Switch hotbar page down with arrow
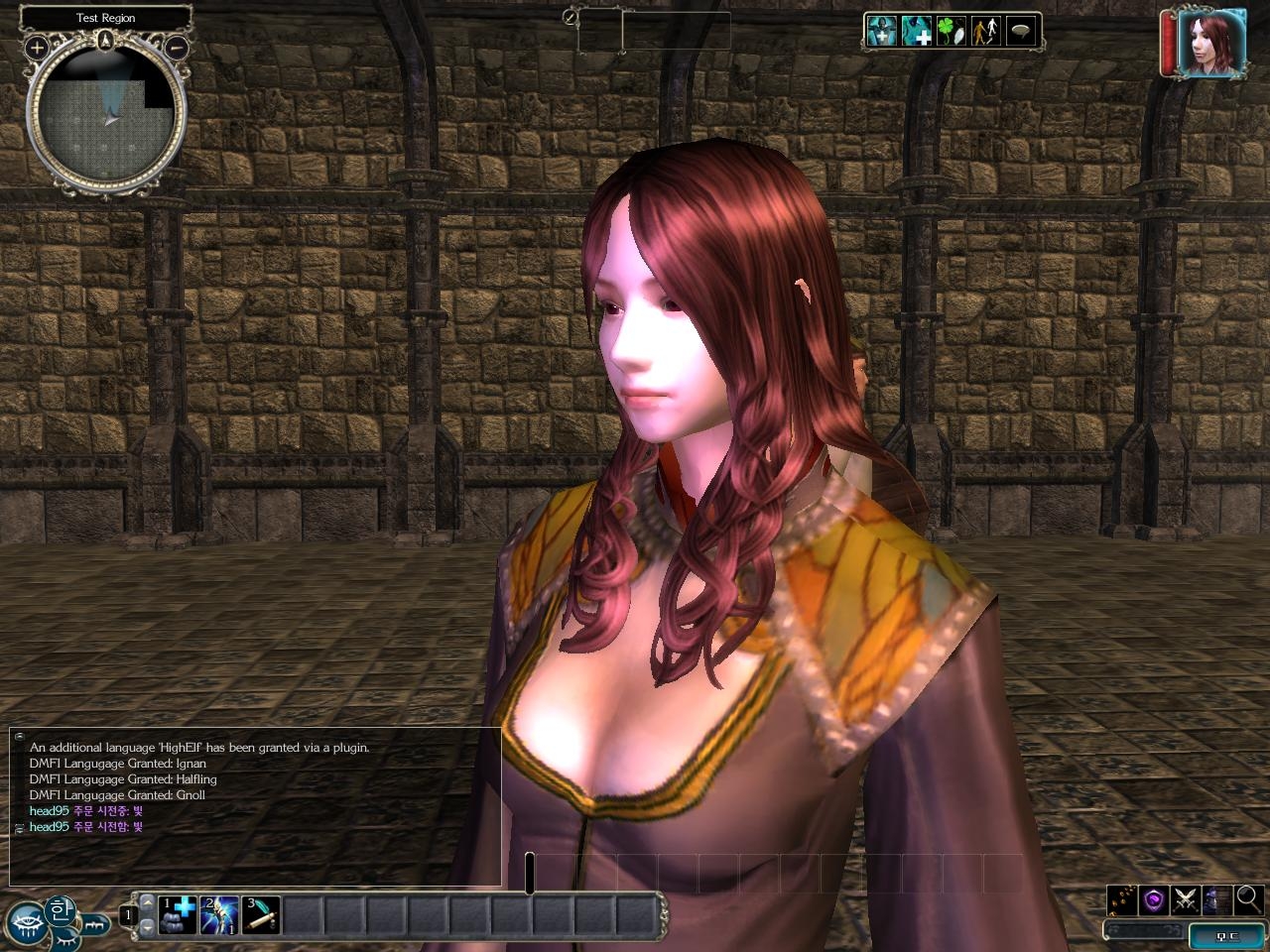Viewport: 1270px width, 952px height. (x=148, y=926)
